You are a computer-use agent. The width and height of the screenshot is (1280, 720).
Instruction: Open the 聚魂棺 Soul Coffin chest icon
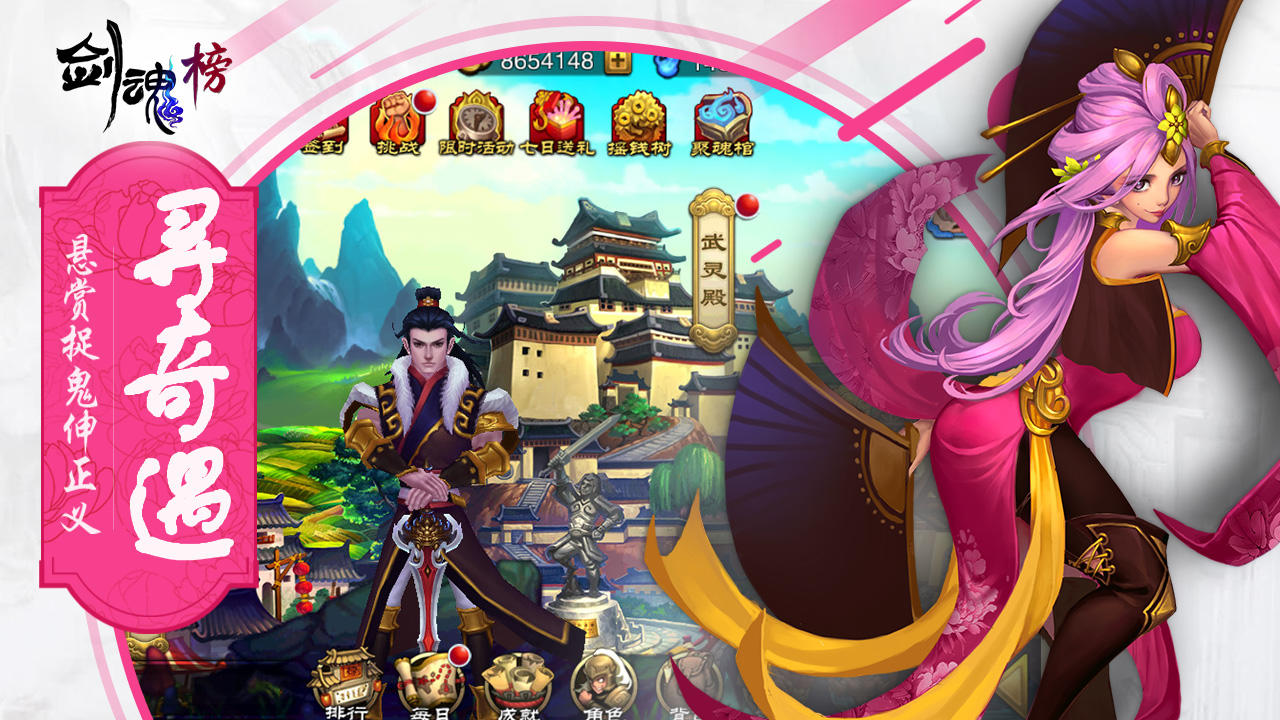pyautogui.click(x=722, y=118)
